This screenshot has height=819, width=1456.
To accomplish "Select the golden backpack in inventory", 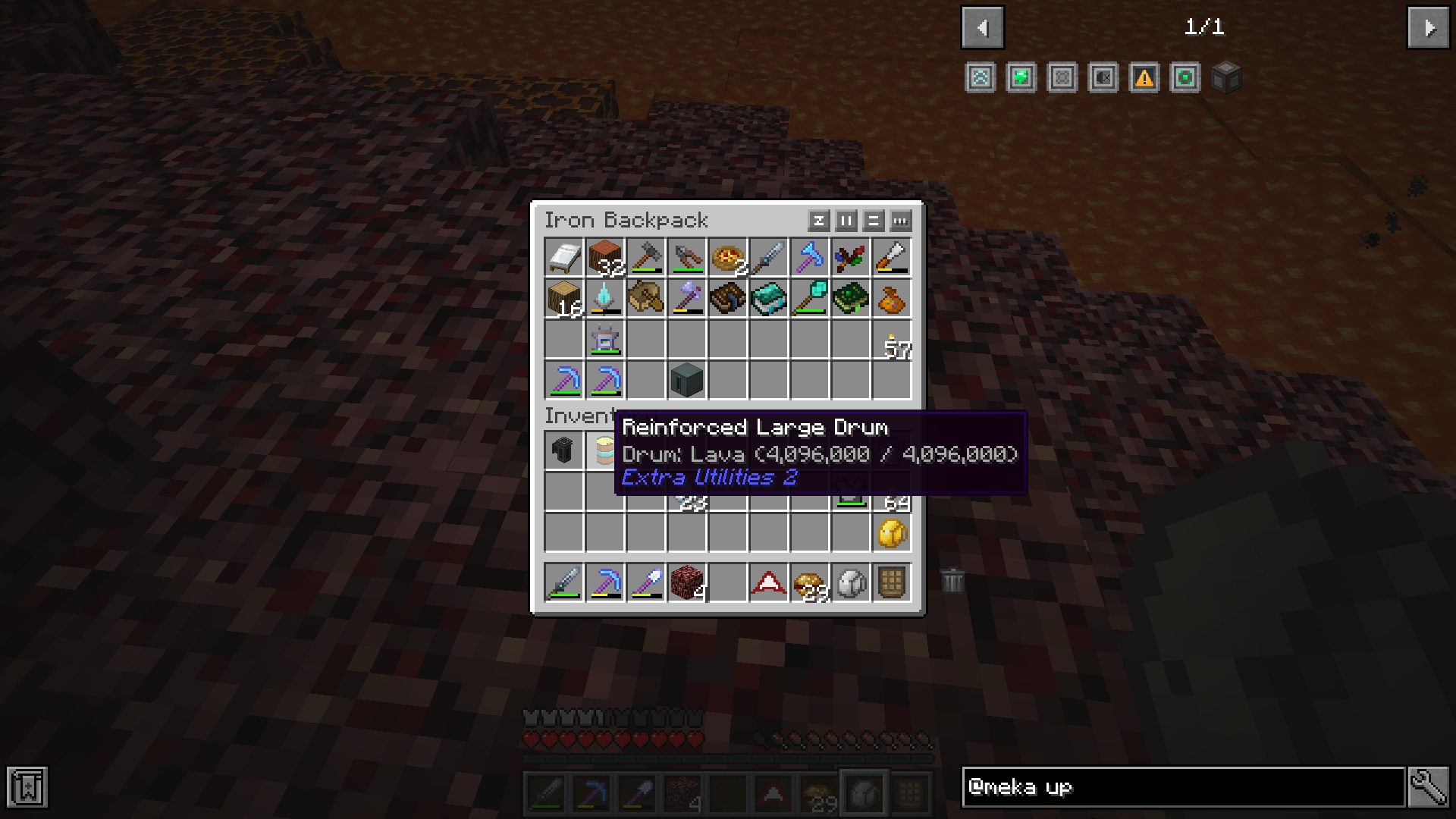I will coord(892,534).
